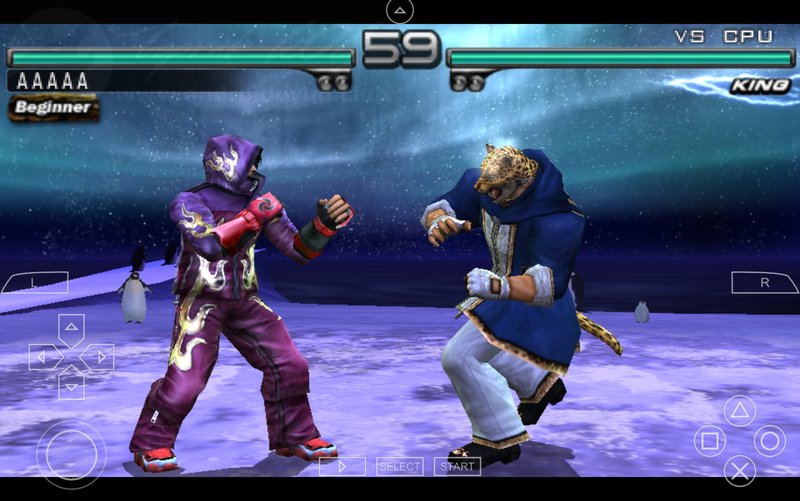This screenshot has width=800, height=501.
Task: Tap the square touch button
Action: click(x=709, y=441)
